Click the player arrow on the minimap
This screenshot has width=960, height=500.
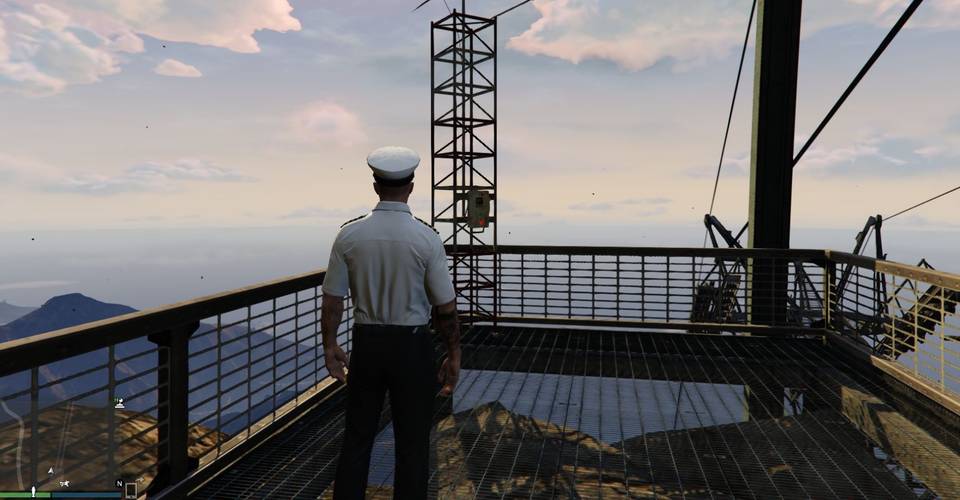pyautogui.click(x=51, y=469)
